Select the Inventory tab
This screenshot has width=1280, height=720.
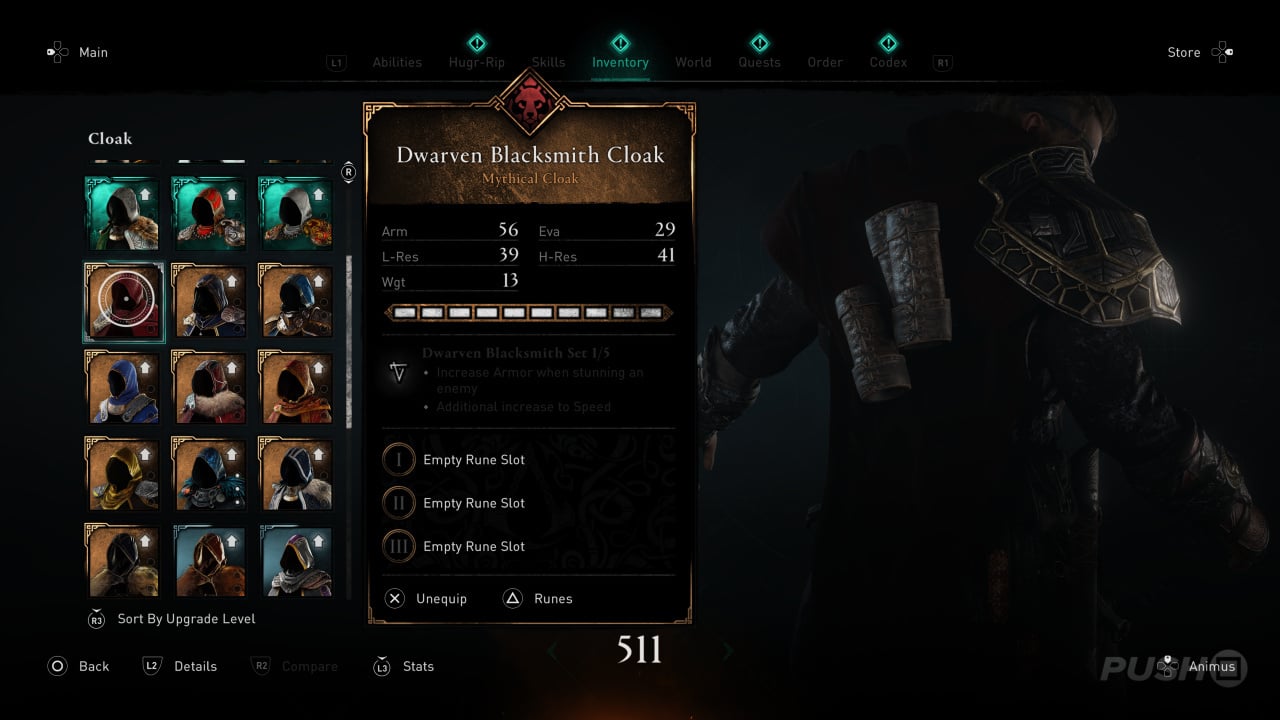(620, 62)
